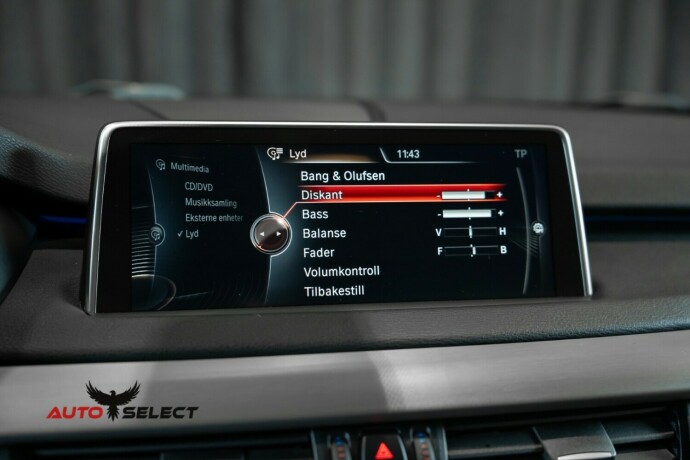Select Musikksamling in the Multimedia menu
Viewport: 690px width, 460px height.
tap(210, 202)
